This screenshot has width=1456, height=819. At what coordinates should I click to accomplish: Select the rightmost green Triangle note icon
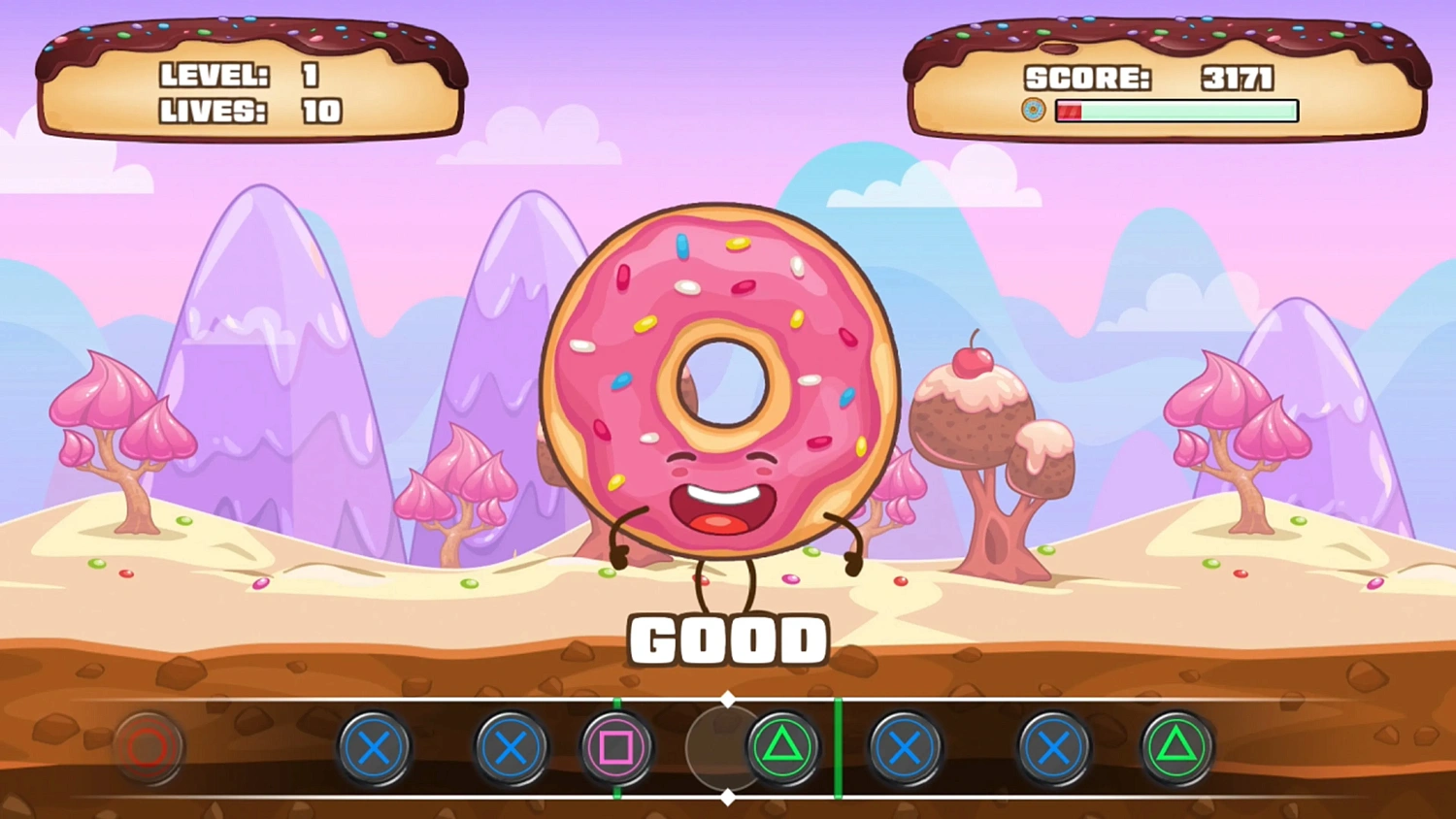[x=1176, y=747]
